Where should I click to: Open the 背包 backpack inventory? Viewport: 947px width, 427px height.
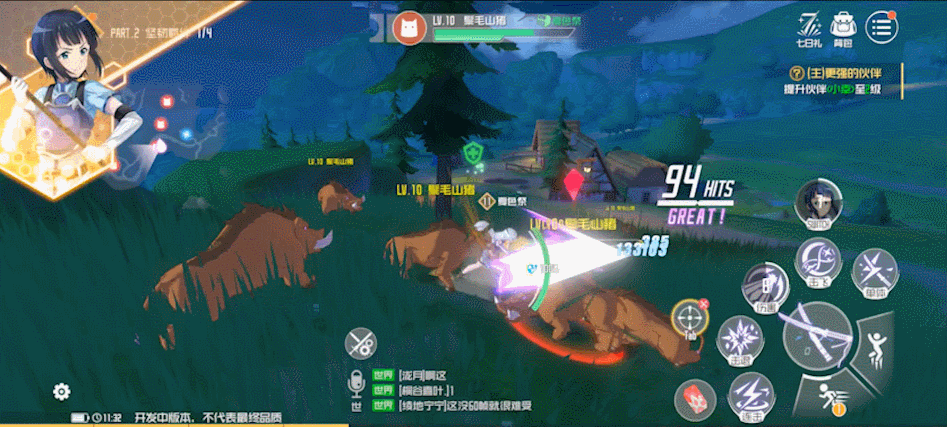coord(847,27)
